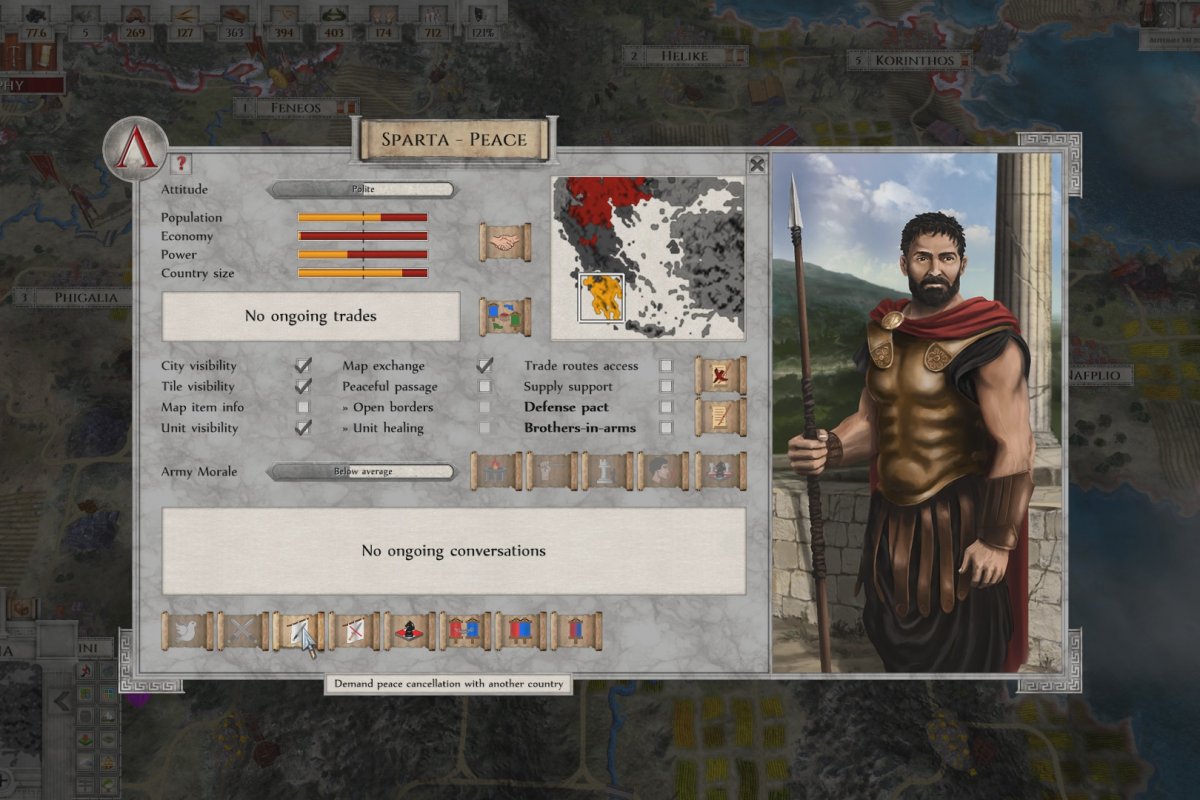Tick the Peaceful passage checkbox
The image size is (1200, 800).
[485, 386]
